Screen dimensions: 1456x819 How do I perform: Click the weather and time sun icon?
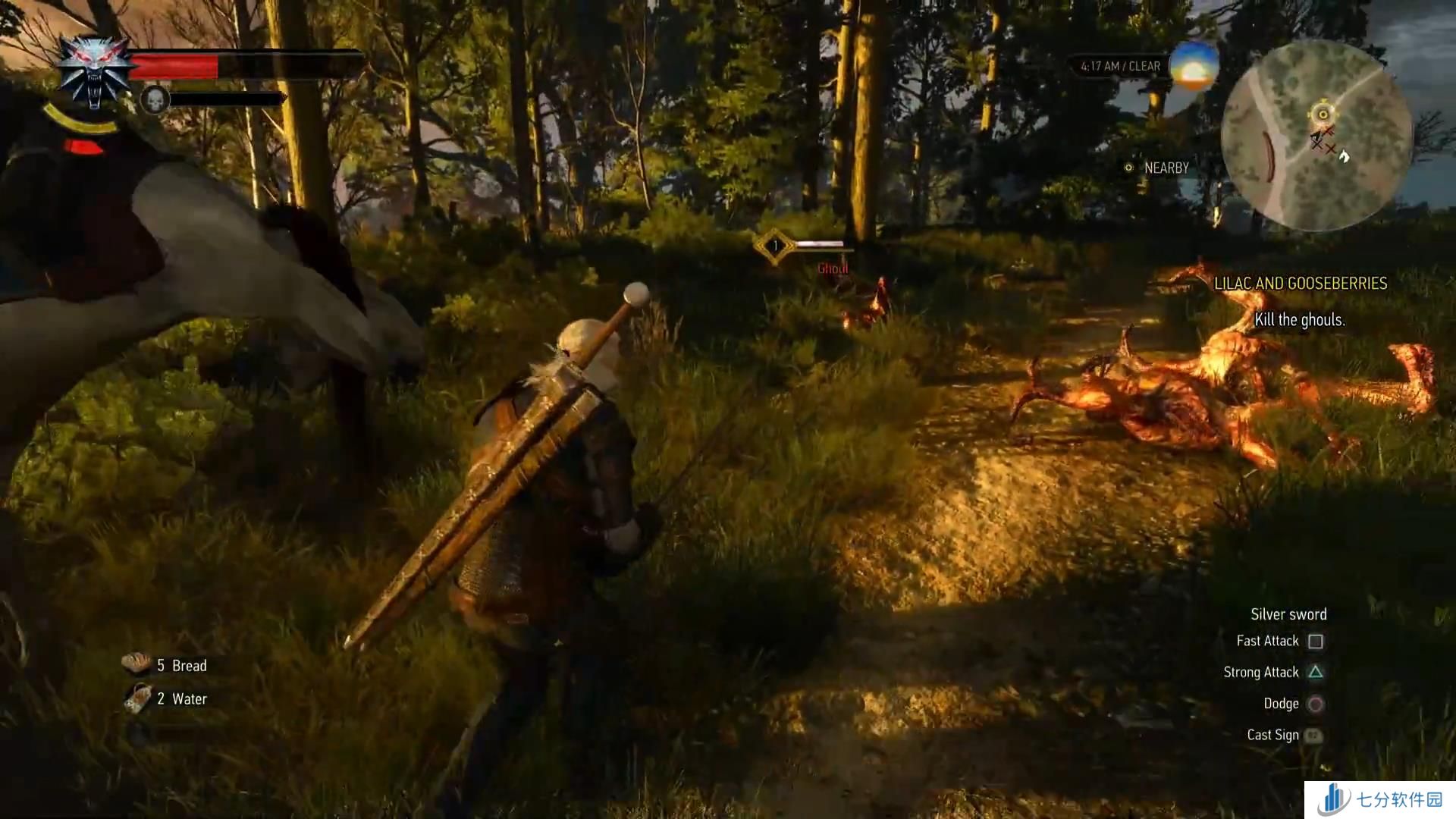[1194, 66]
